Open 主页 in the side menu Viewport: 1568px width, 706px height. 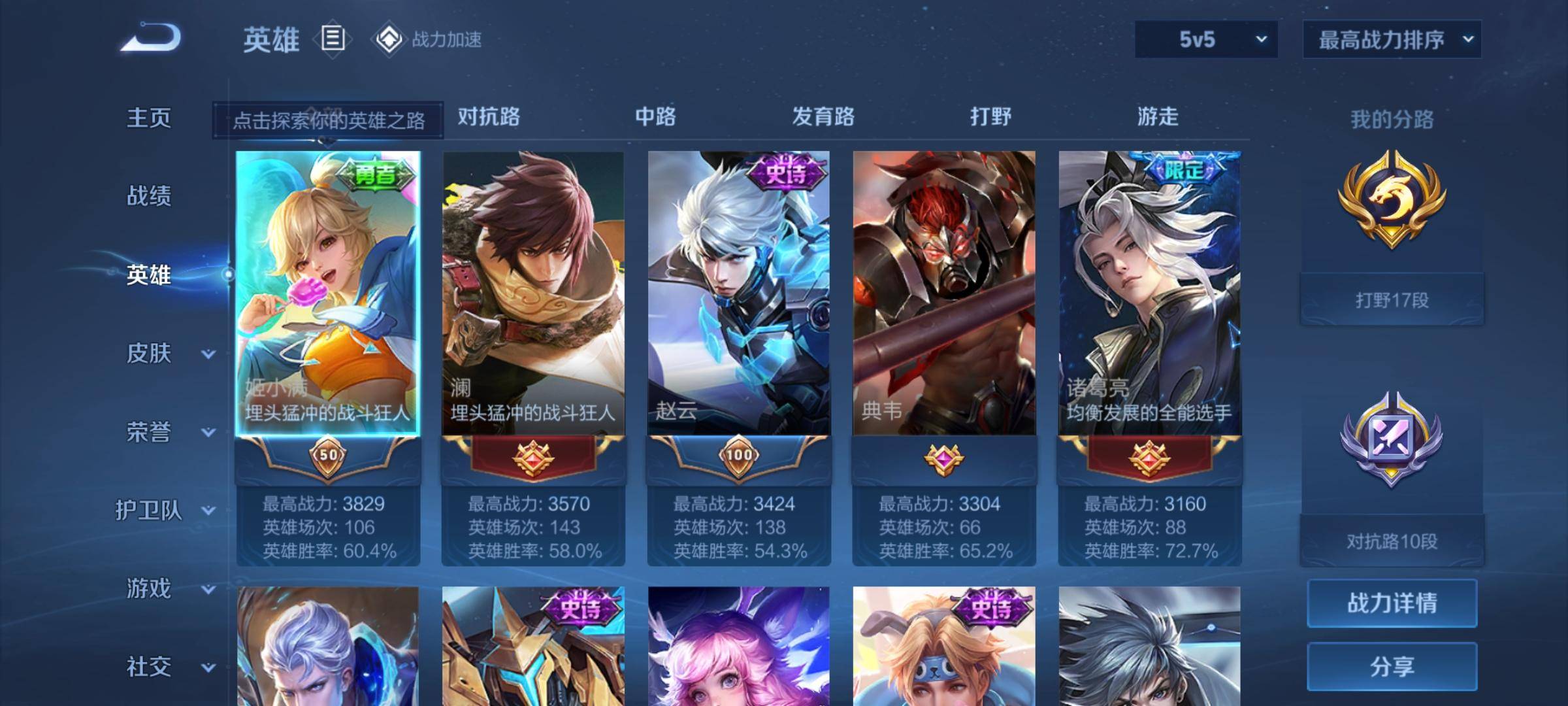pyautogui.click(x=149, y=118)
